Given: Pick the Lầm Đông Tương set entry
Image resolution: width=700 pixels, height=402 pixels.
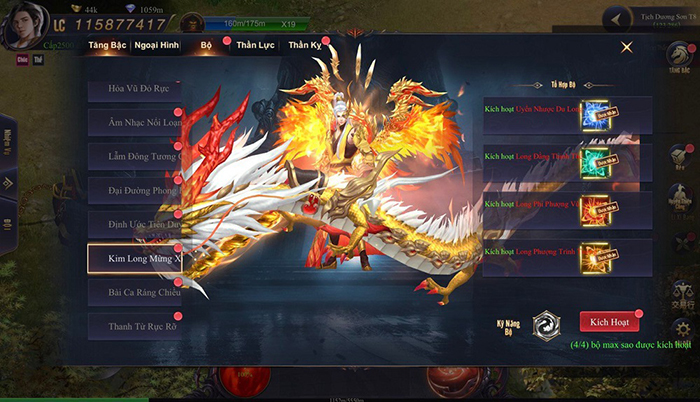Looking at the screenshot, I should coord(135,156).
